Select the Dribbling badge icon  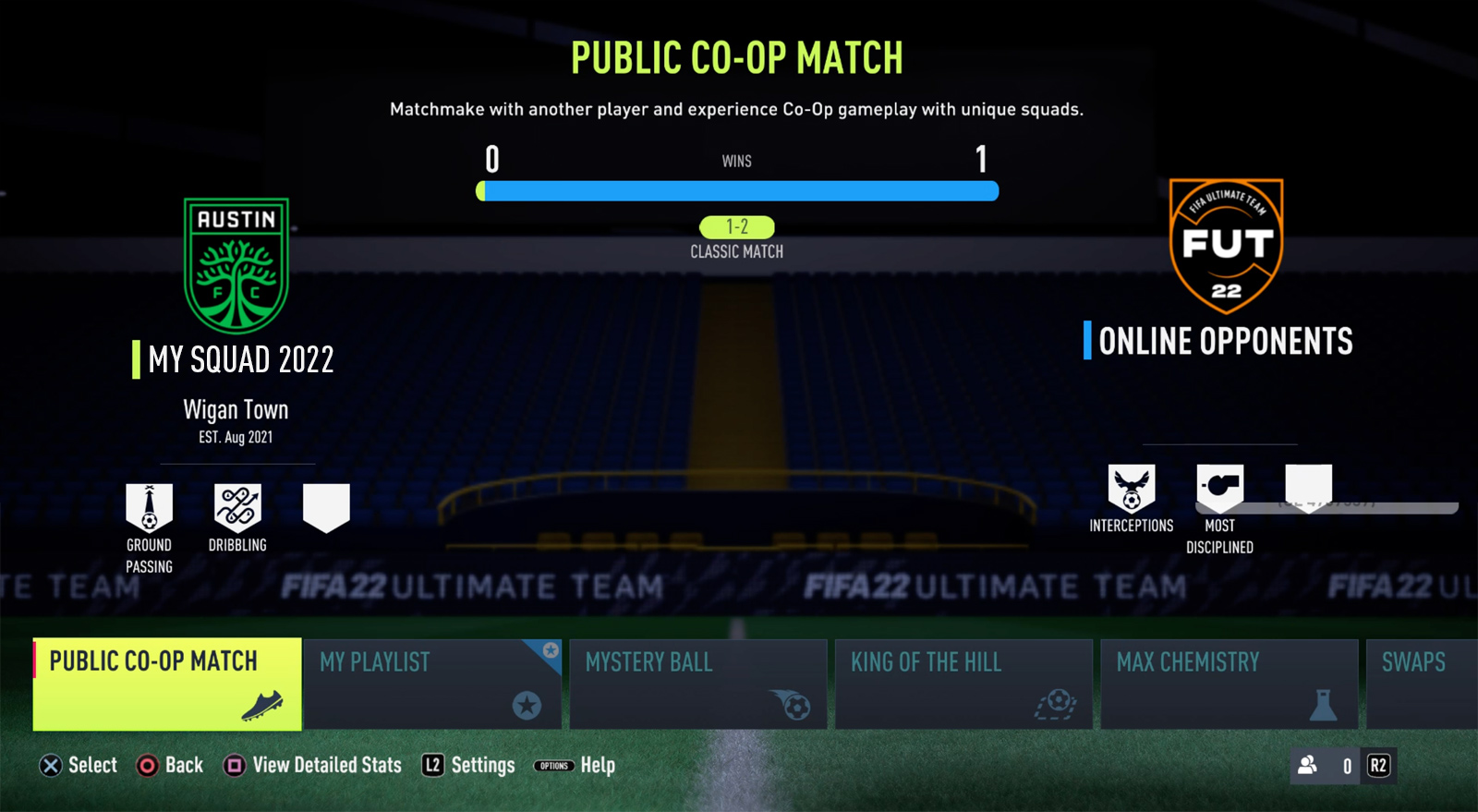(237, 503)
